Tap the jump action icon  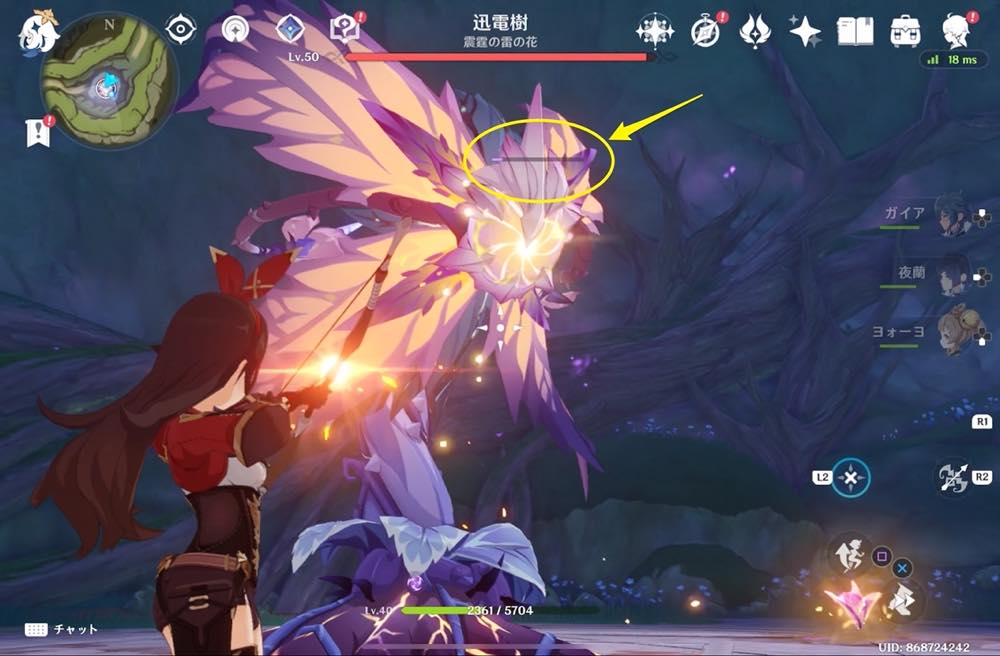tap(848, 551)
